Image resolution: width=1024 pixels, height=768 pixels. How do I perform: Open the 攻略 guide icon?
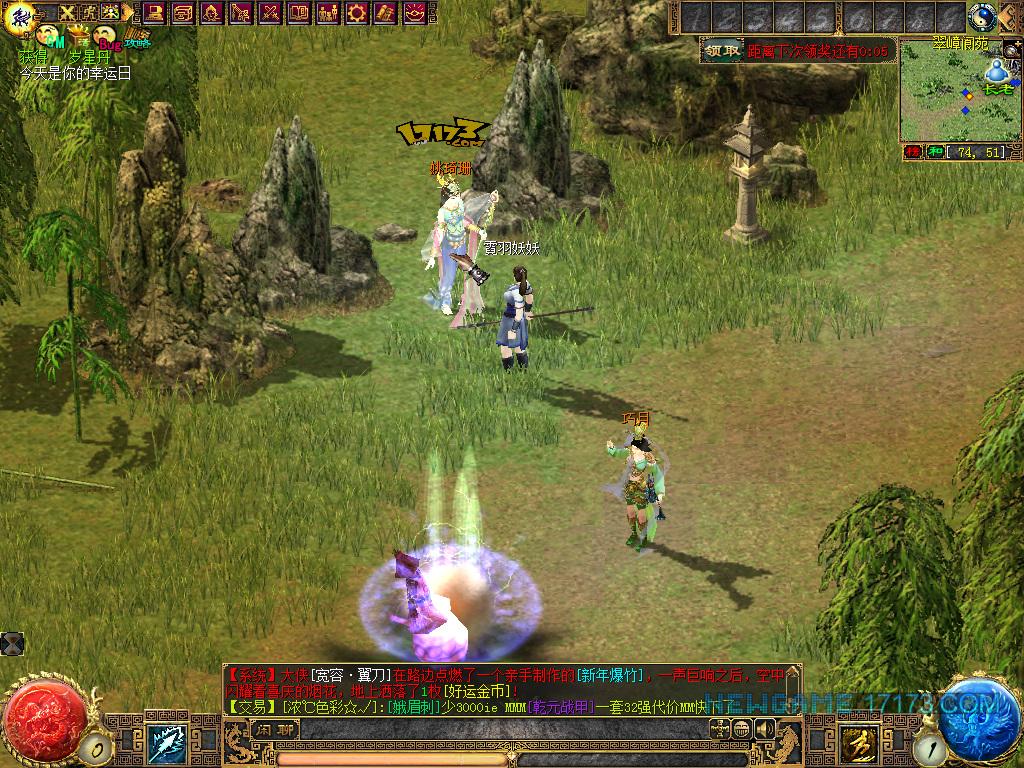tap(137, 36)
